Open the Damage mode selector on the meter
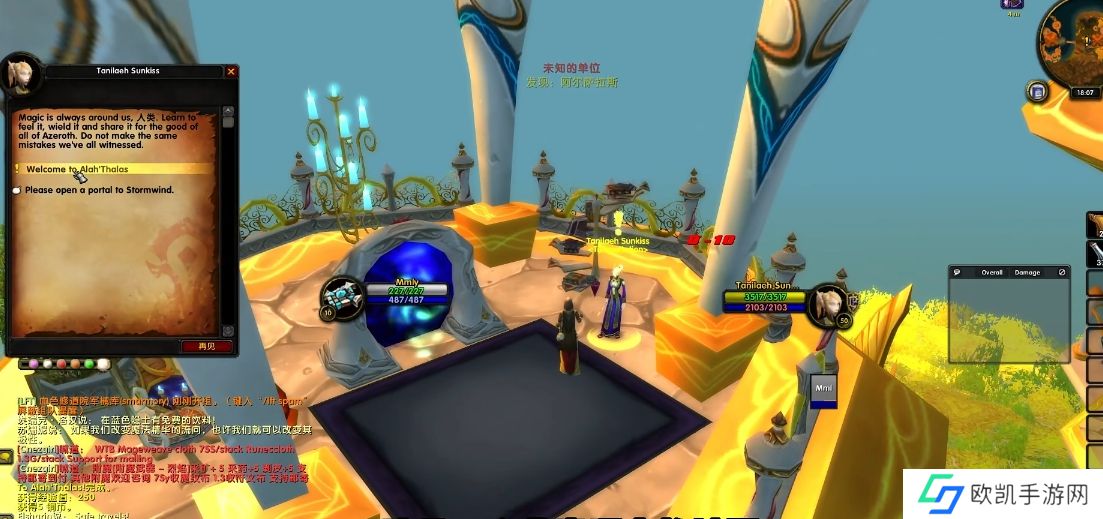This screenshot has width=1103, height=519. [x=1027, y=272]
